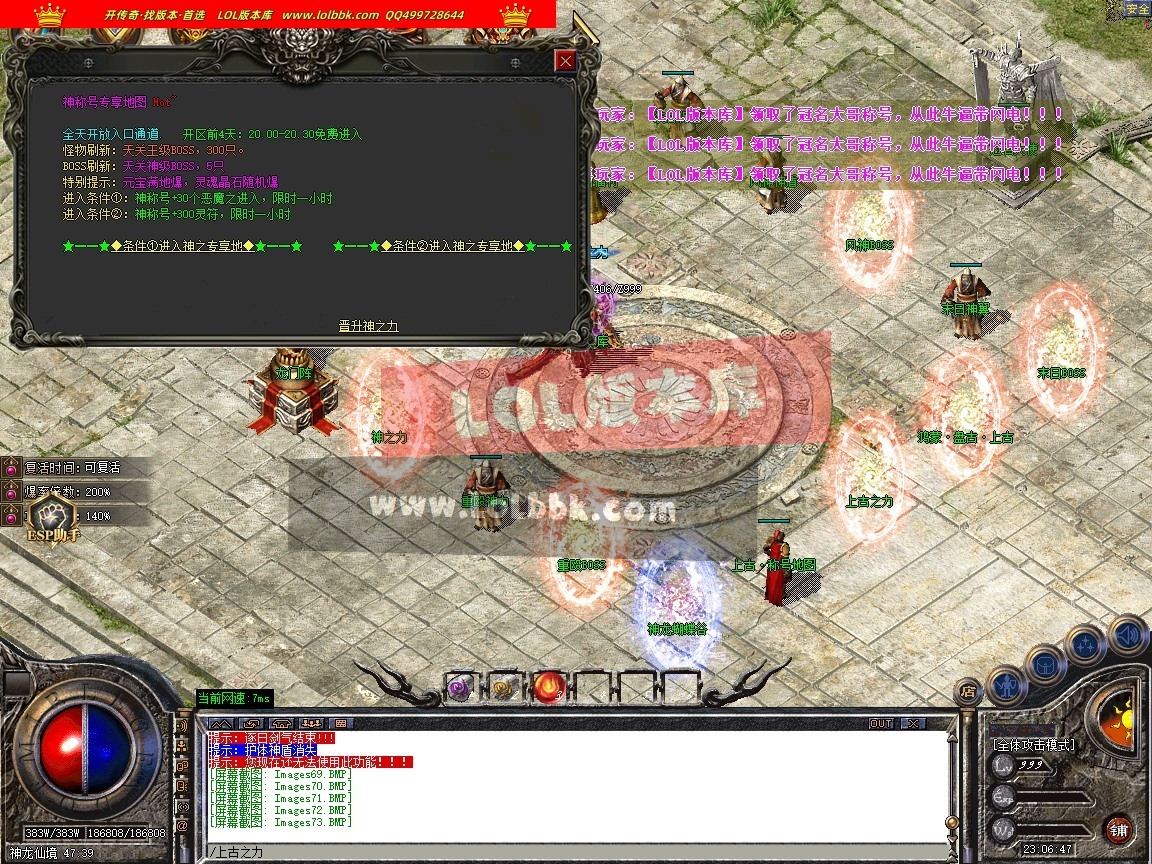Toggle sound with the speaker icon
This screenshot has height=864, width=1152.
click(x=1127, y=634)
